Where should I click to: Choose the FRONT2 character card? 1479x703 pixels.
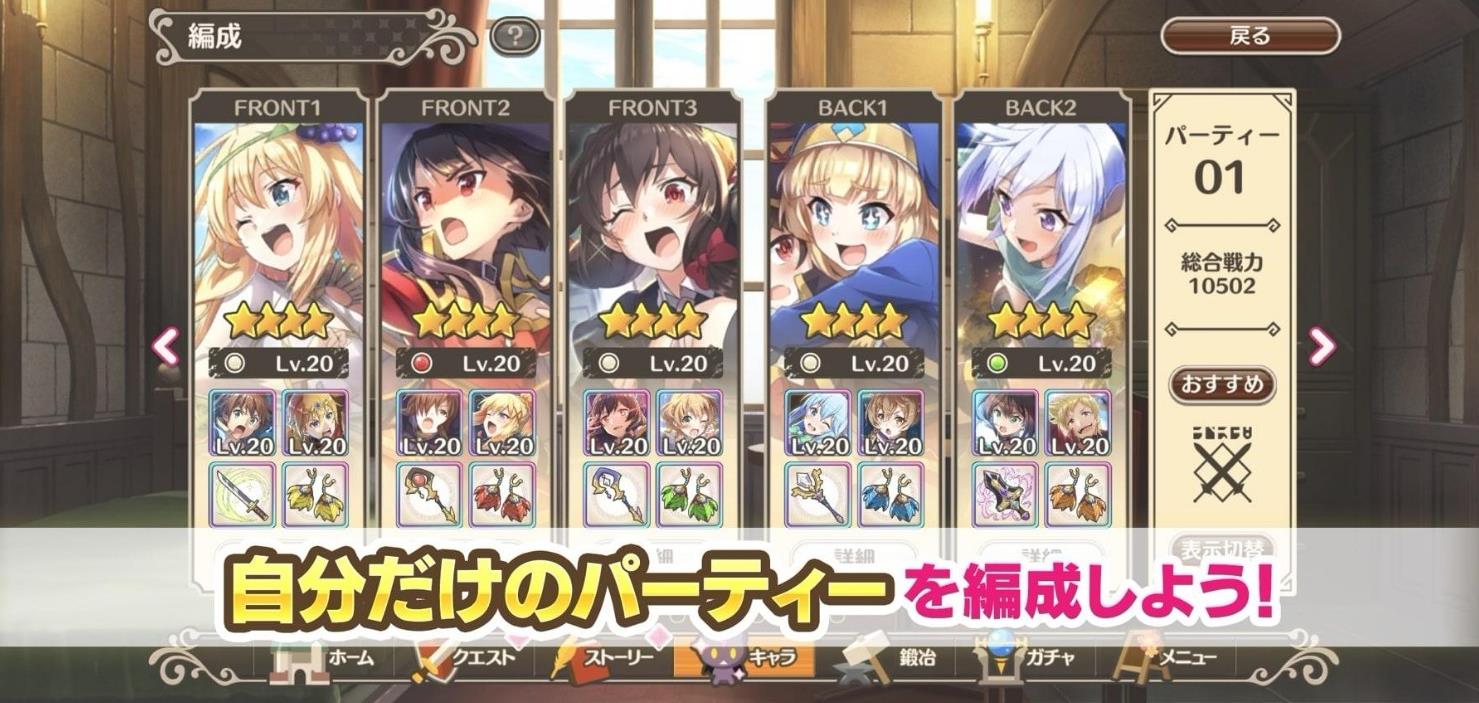click(x=465, y=230)
